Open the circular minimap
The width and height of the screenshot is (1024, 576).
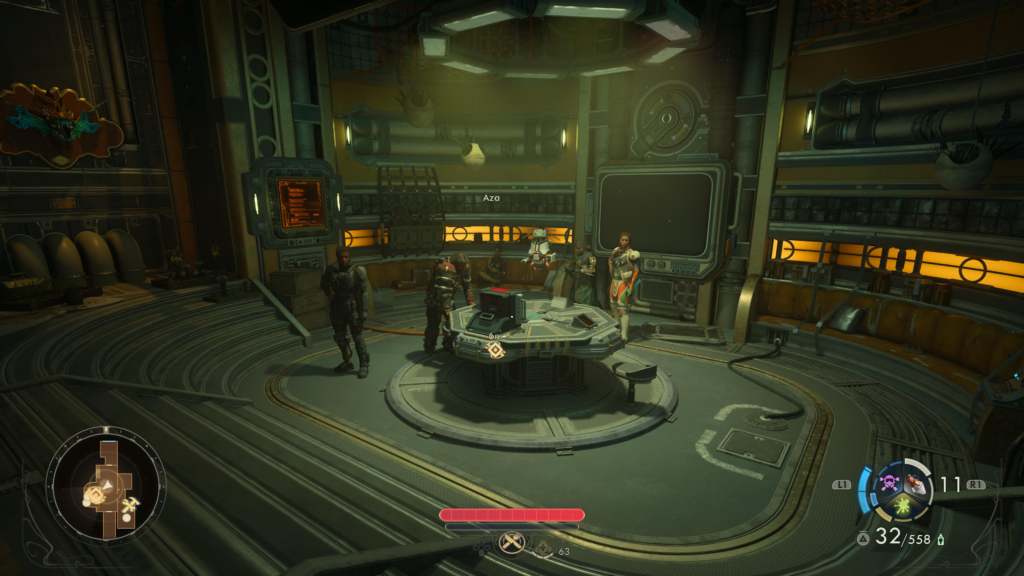[x=105, y=487]
